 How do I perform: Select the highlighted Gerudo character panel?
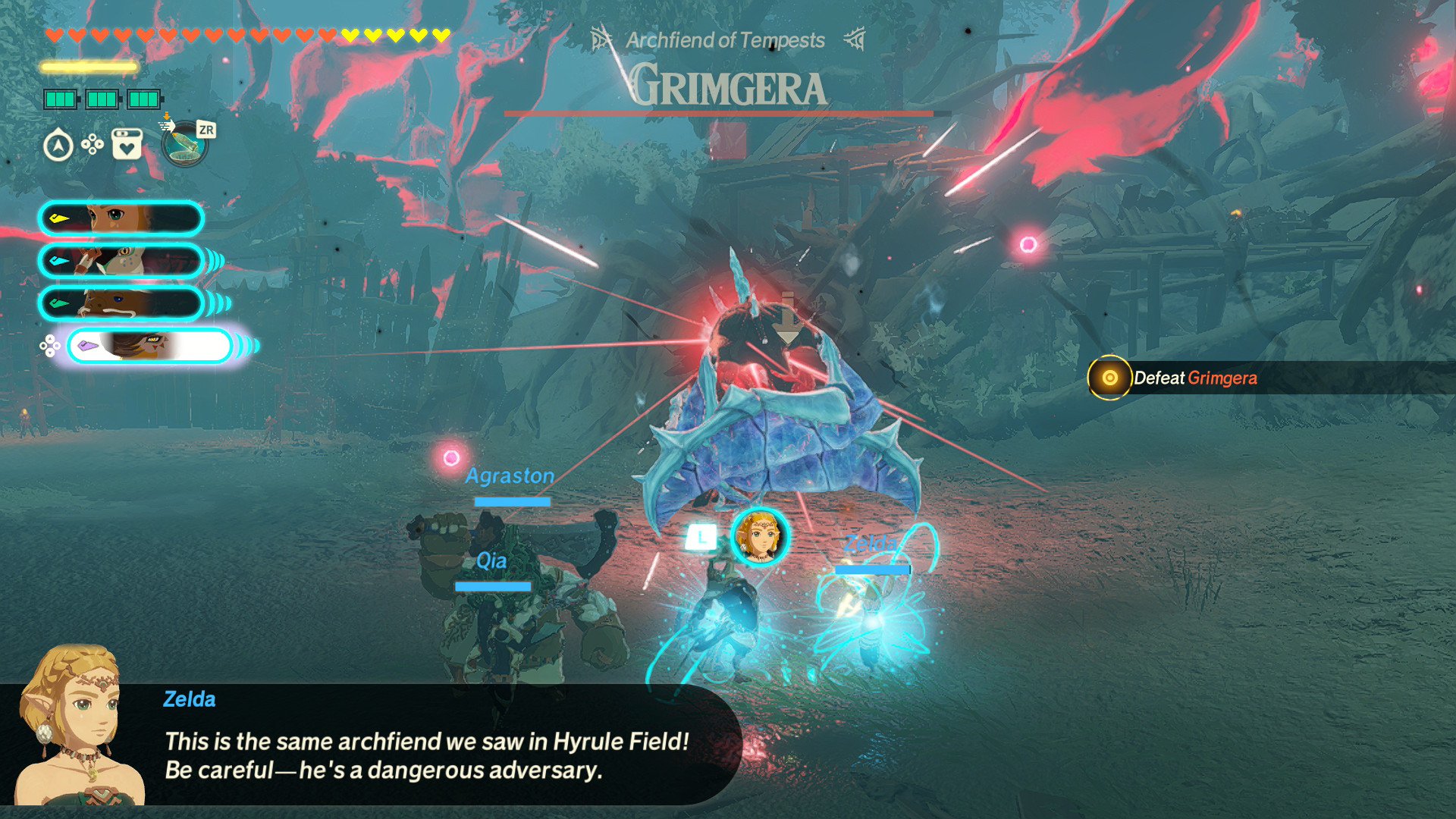[149, 346]
